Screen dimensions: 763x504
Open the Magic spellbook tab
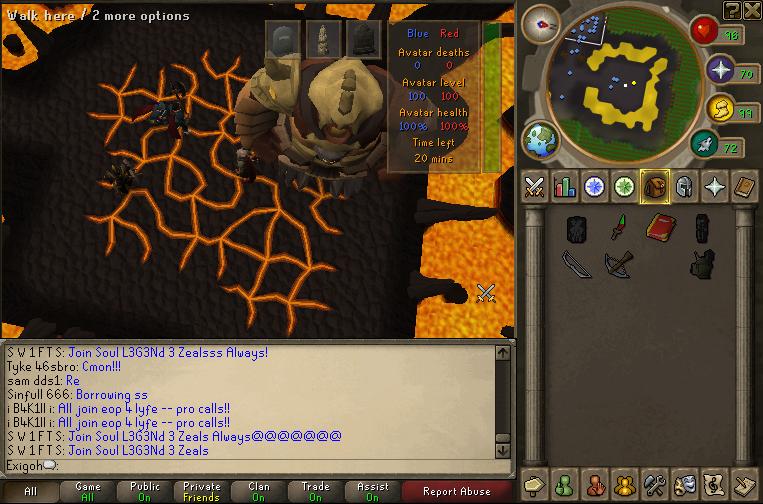(x=745, y=187)
